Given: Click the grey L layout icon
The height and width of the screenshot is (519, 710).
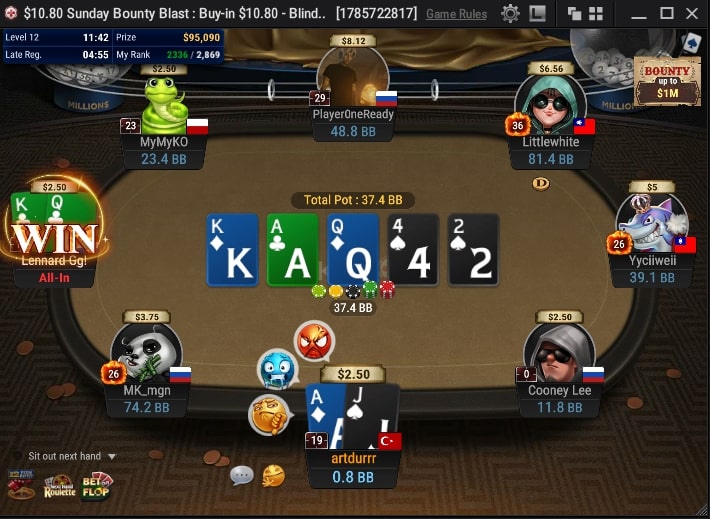Looking at the screenshot, I should (538, 14).
